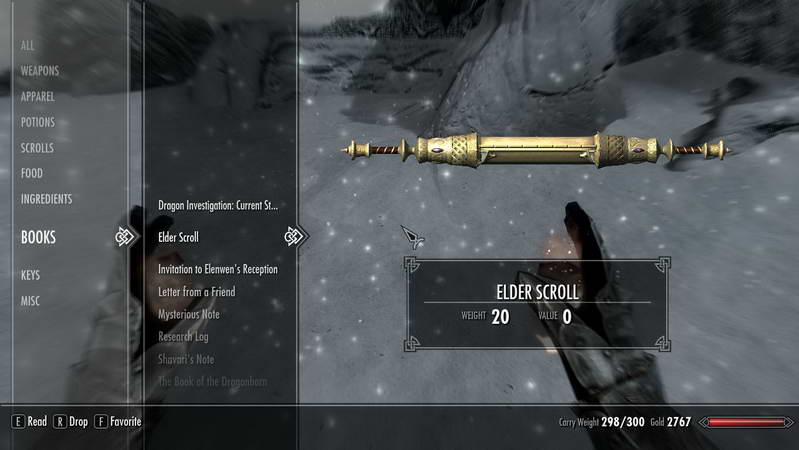Choose the Research Log book
Image resolution: width=799 pixels, height=450 pixels.
pyautogui.click(x=184, y=337)
